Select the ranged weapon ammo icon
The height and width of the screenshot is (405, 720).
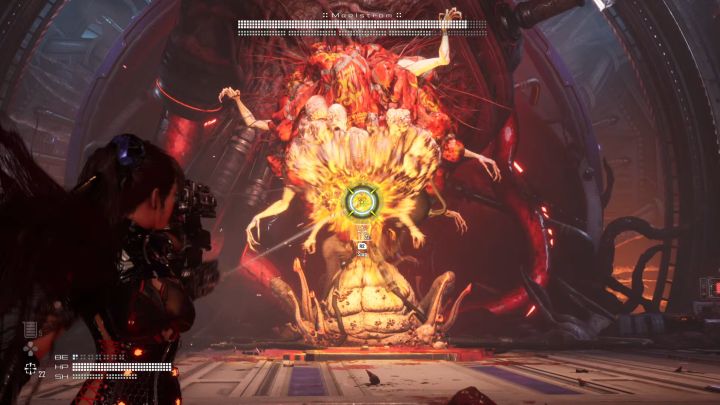point(30,369)
